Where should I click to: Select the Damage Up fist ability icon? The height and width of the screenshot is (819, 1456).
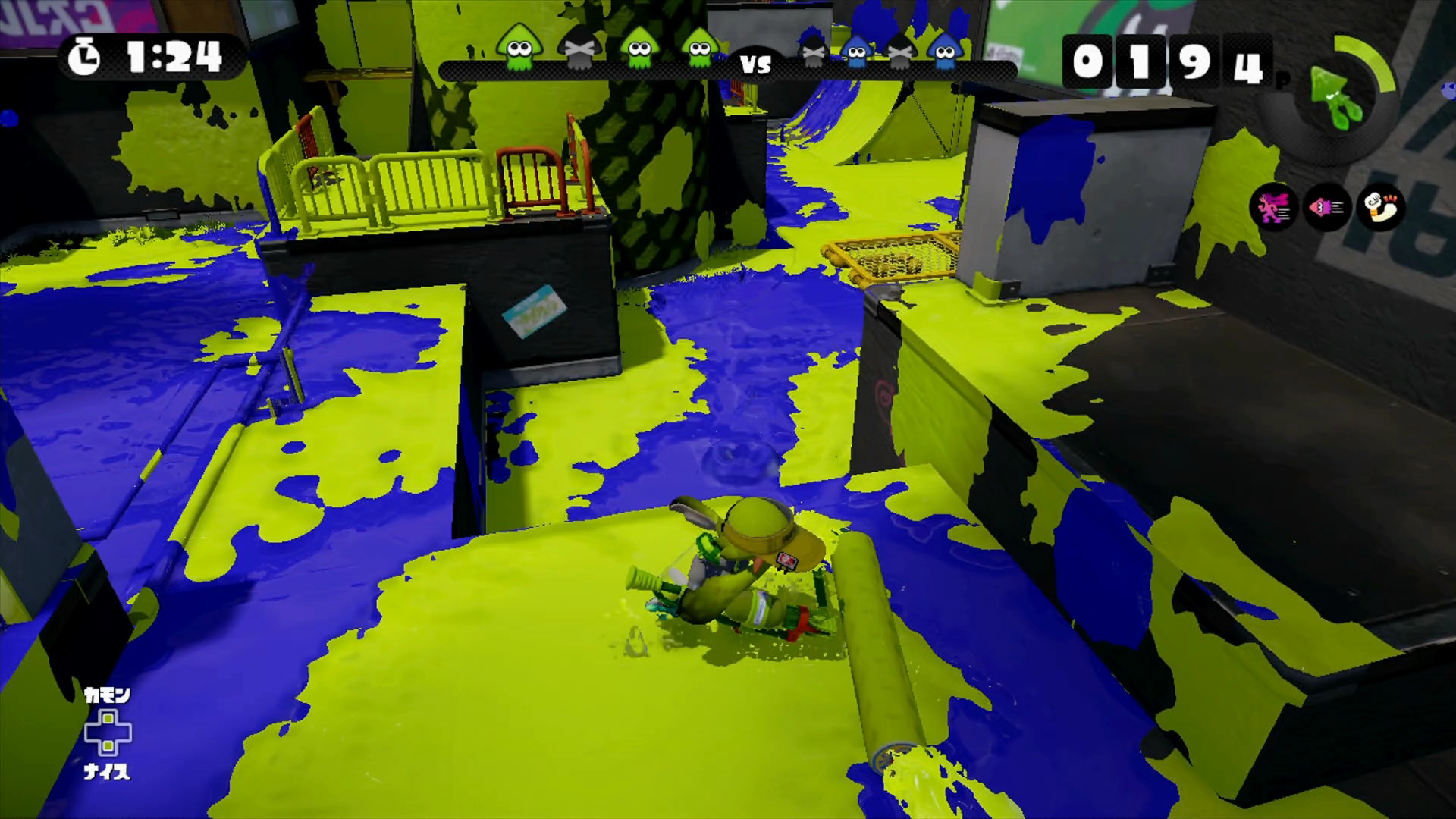pyautogui.click(x=1380, y=207)
